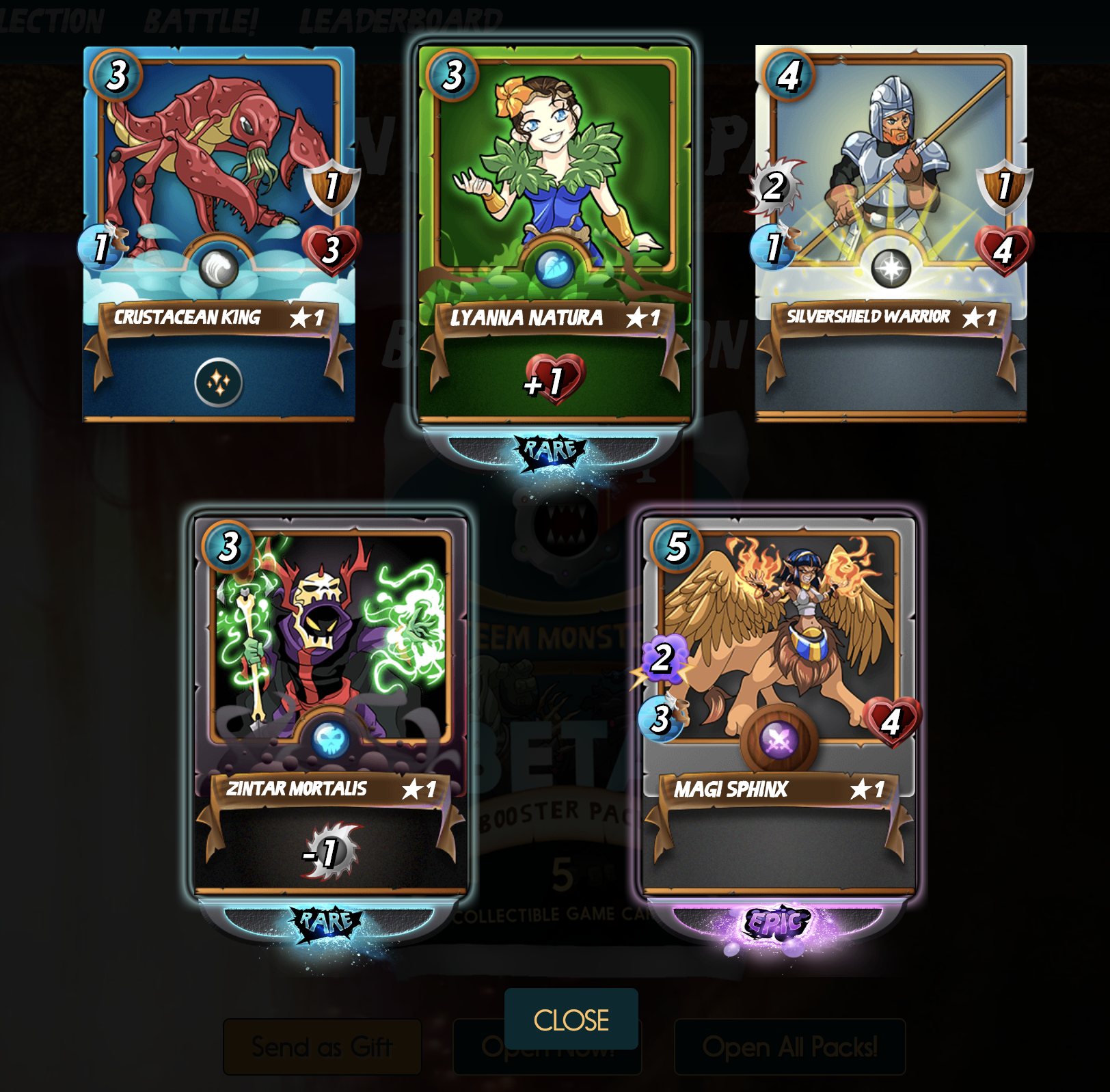This screenshot has height=1092, width=1110.
Task: Open the Magi Sphinx epic card
Action: pyautogui.click(x=779, y=704)
